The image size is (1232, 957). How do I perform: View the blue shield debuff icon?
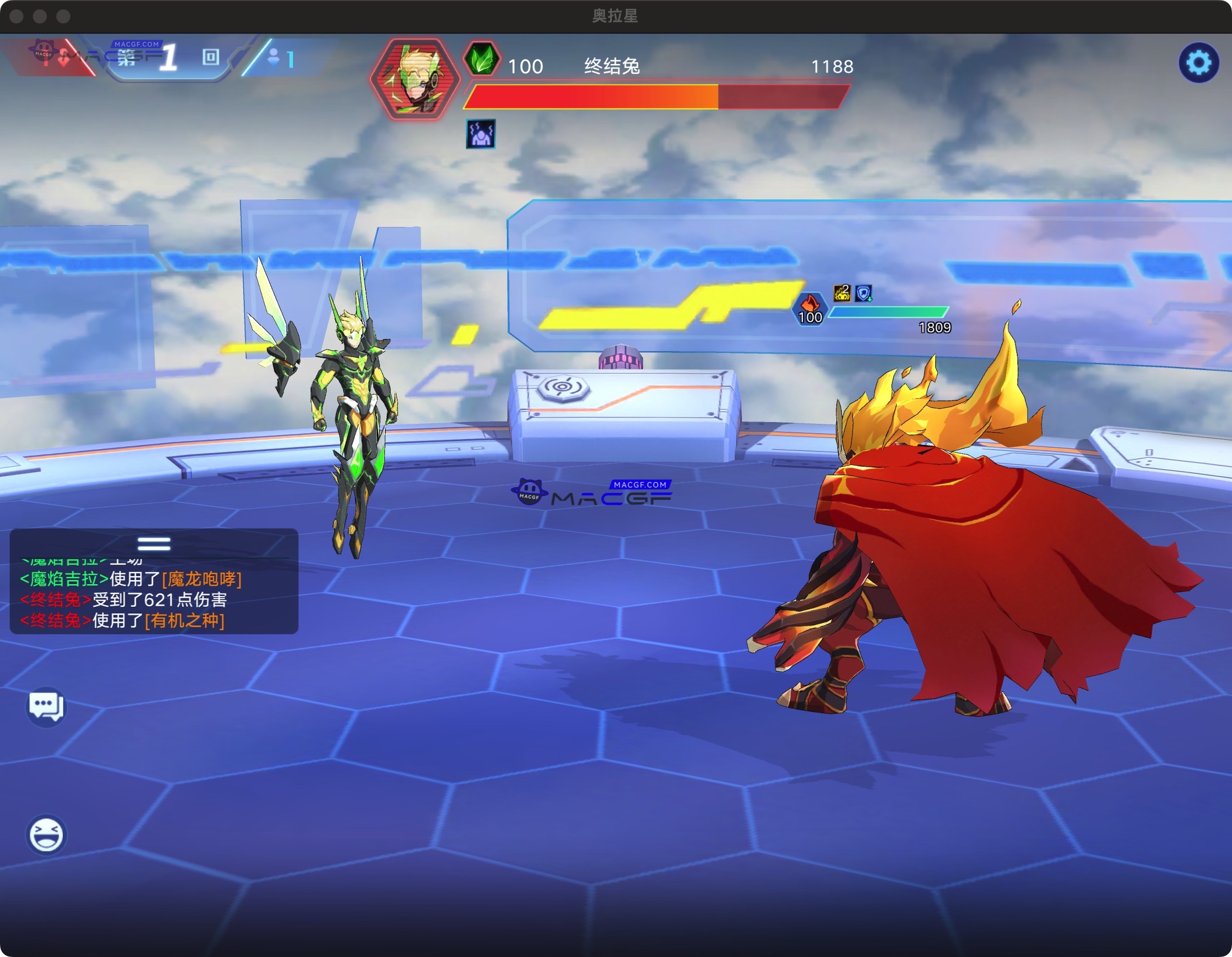[x=863, y=293]
